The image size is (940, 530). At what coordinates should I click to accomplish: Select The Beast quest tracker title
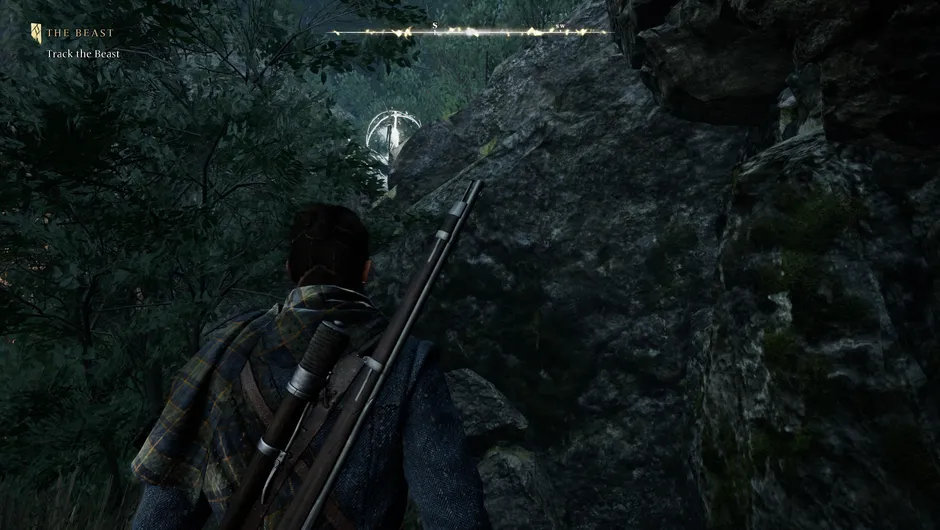(x=79, y=33)
